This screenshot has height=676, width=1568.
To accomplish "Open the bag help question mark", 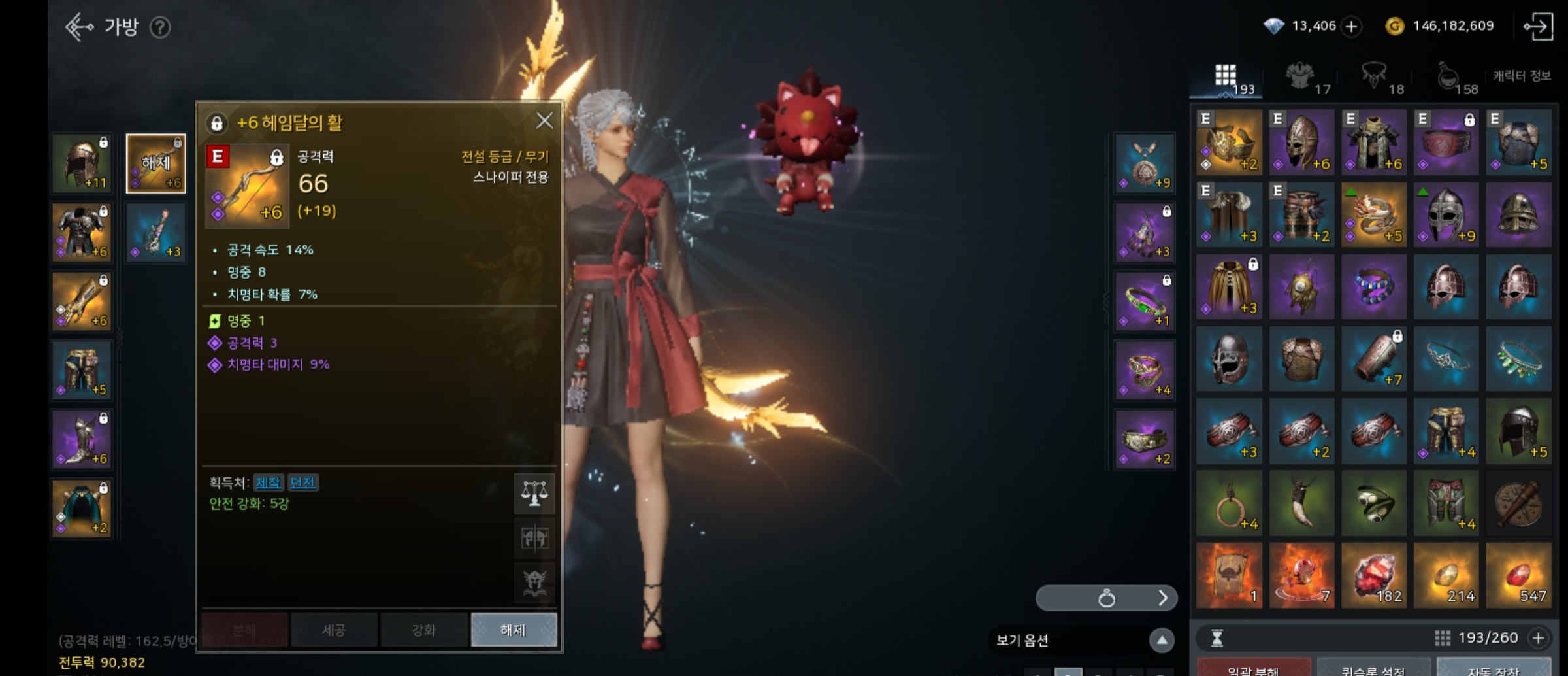I will click(x=160, y=27).
